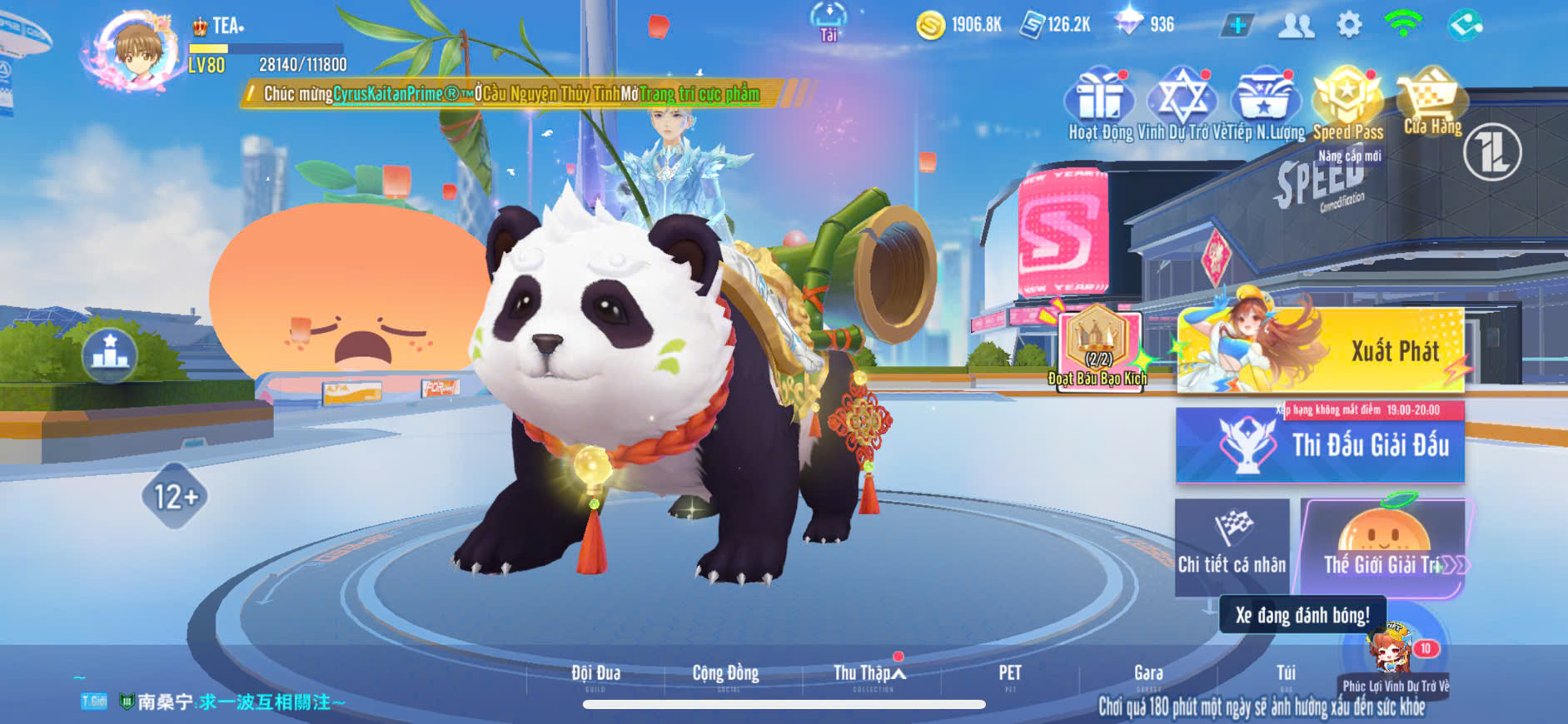Viewport: 1568px width, 724px height.
Task: Open the friends list icon
Action: tap(1296, 26)
